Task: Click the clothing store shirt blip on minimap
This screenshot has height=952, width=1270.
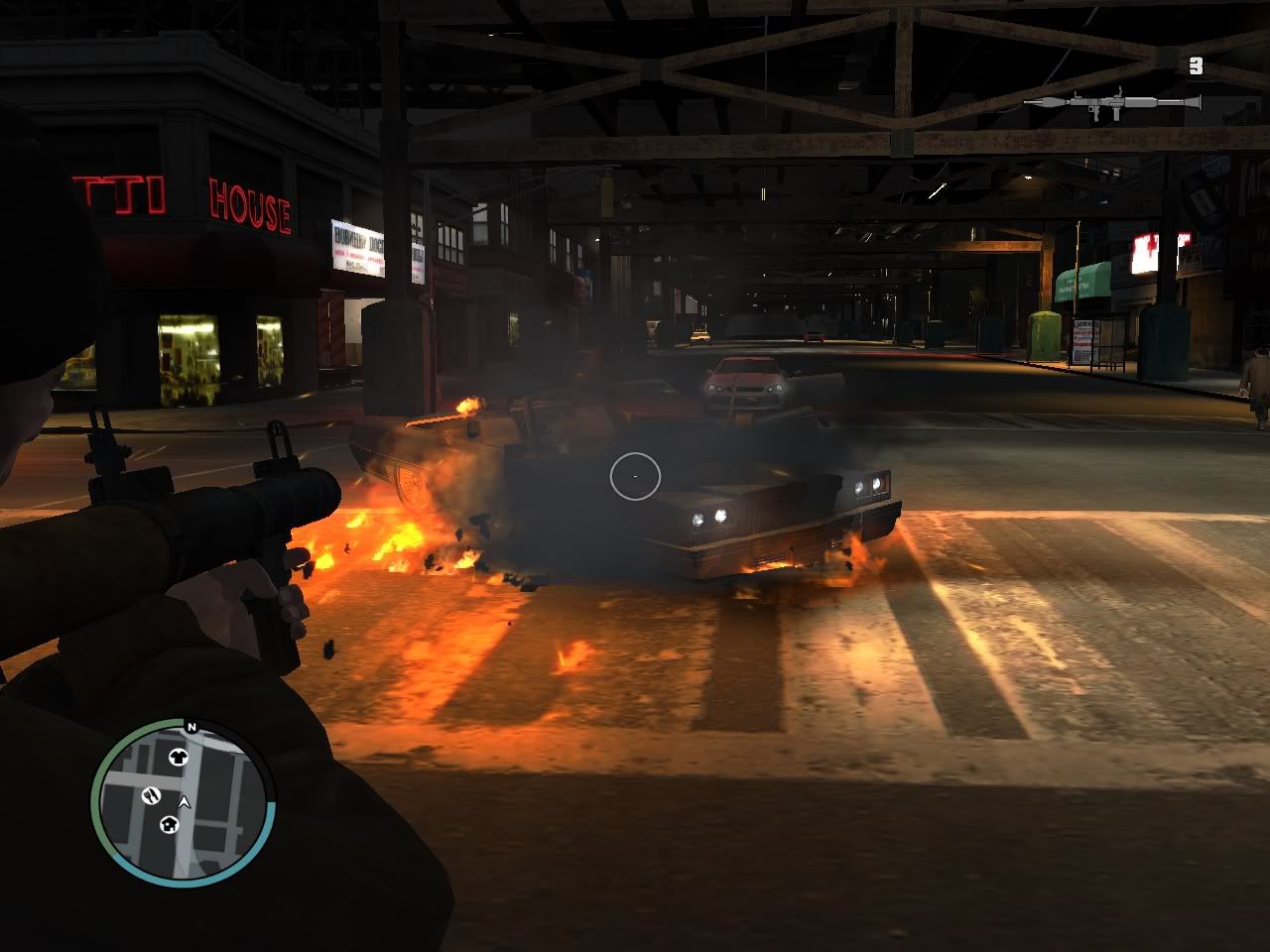Action: click(180, 758)
